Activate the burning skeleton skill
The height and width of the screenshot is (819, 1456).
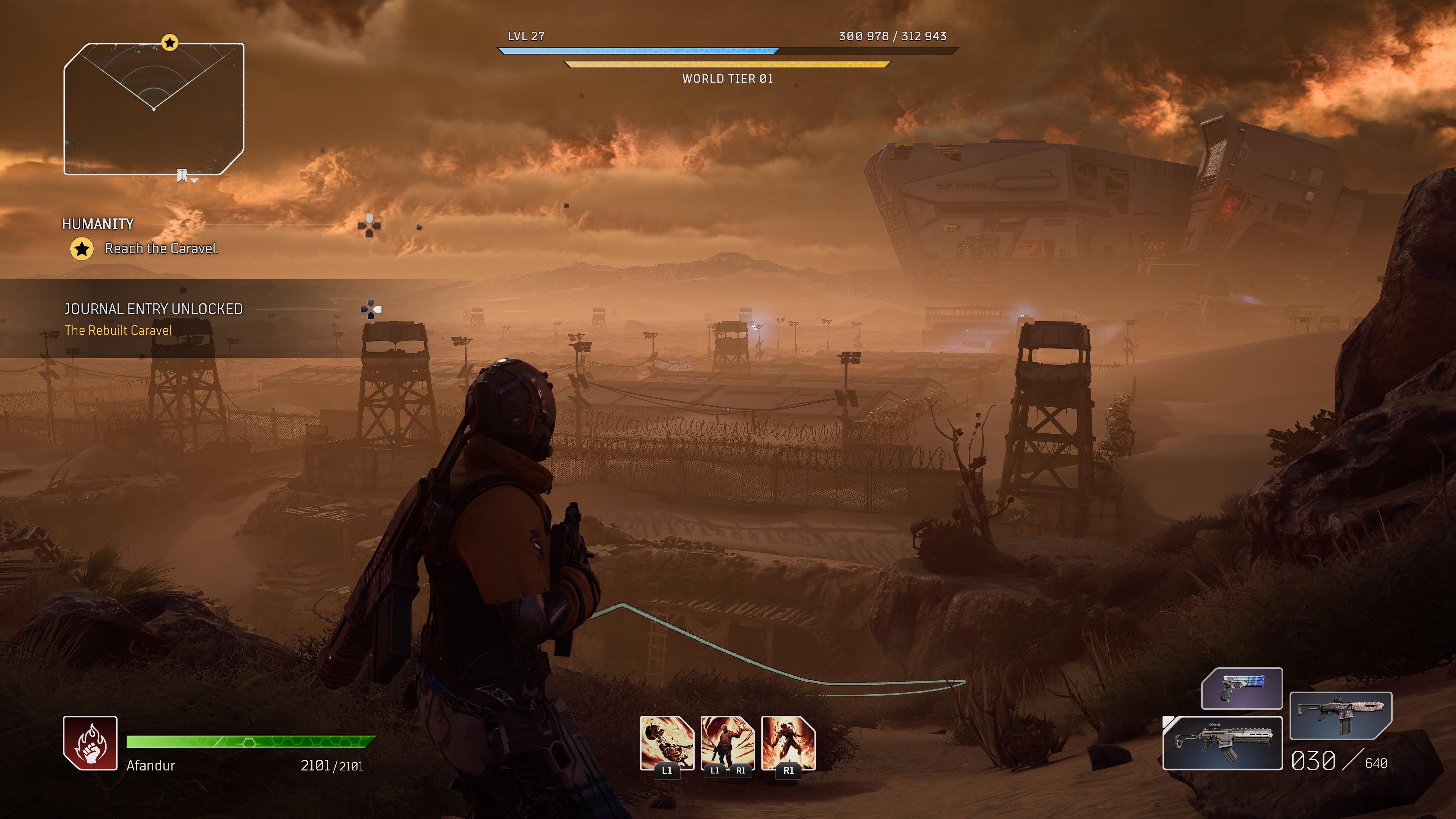(x=667, y=743)
